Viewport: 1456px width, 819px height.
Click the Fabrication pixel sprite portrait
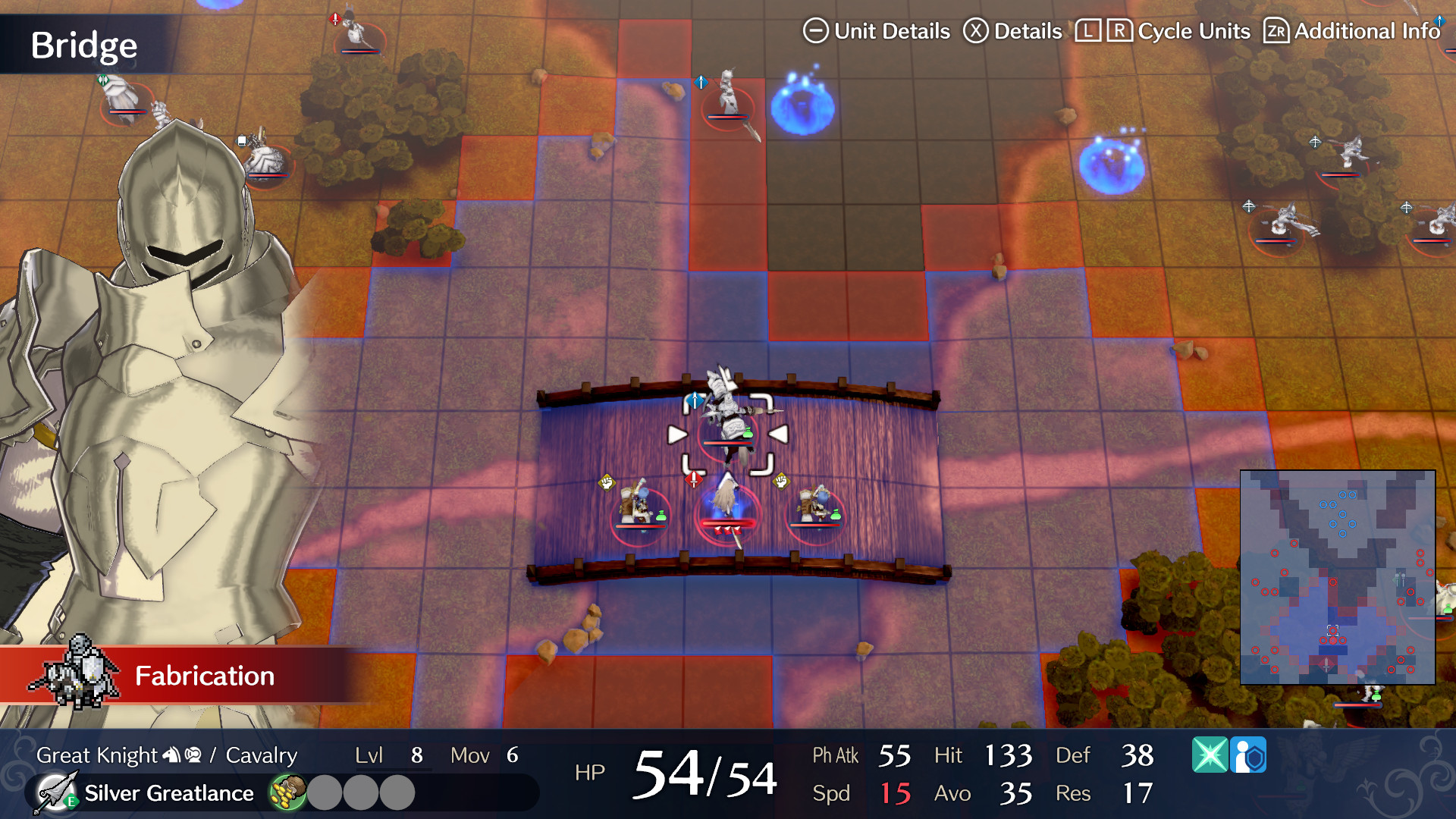pos(74,671)
